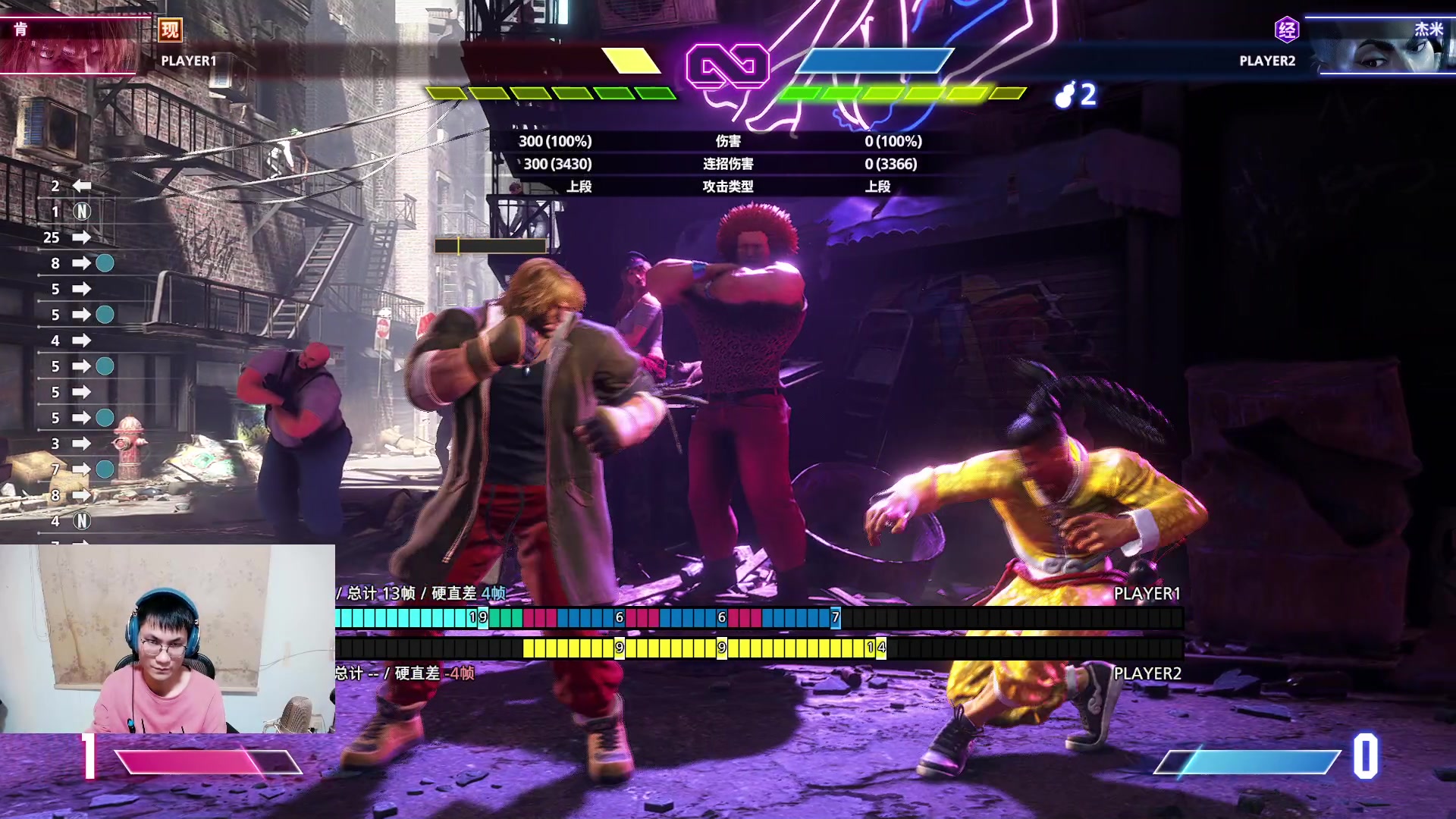Click Jamie's character portrait for Player 2
This screenshot has width=1456, height=819.
coord(1384,47)
